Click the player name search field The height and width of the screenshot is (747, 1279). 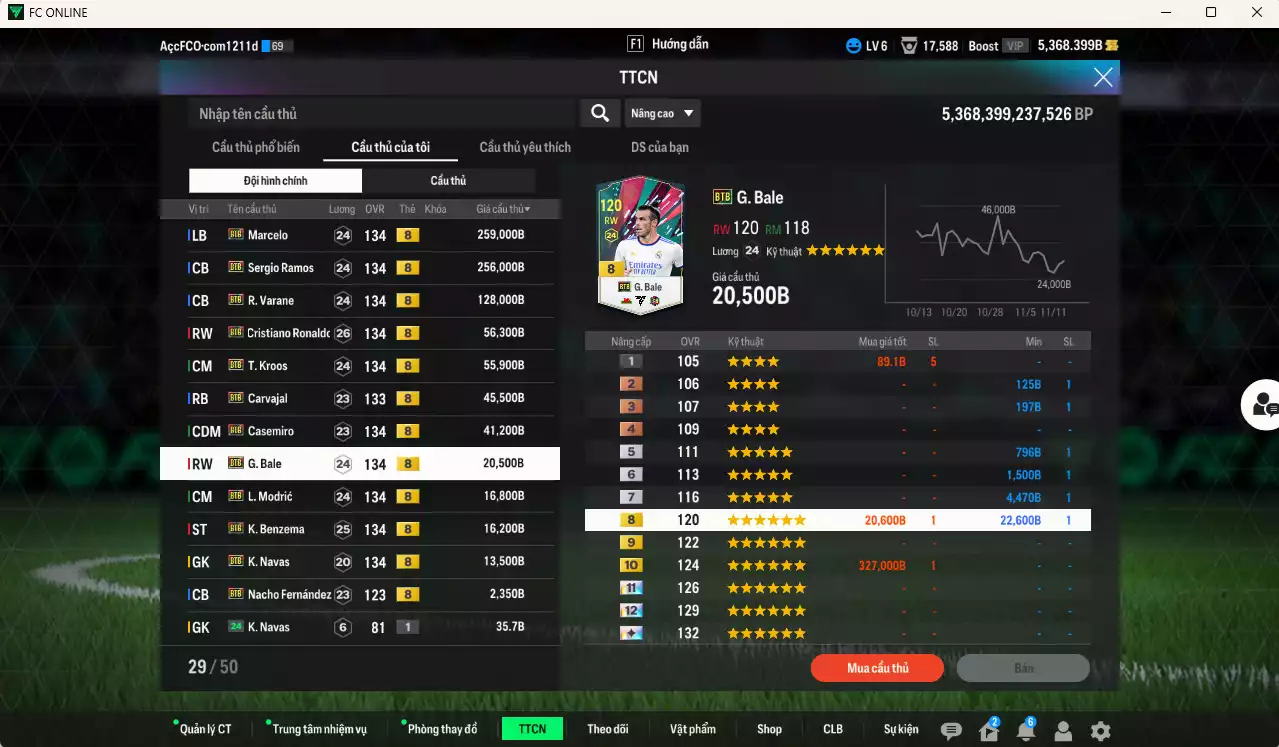(382, 114)
